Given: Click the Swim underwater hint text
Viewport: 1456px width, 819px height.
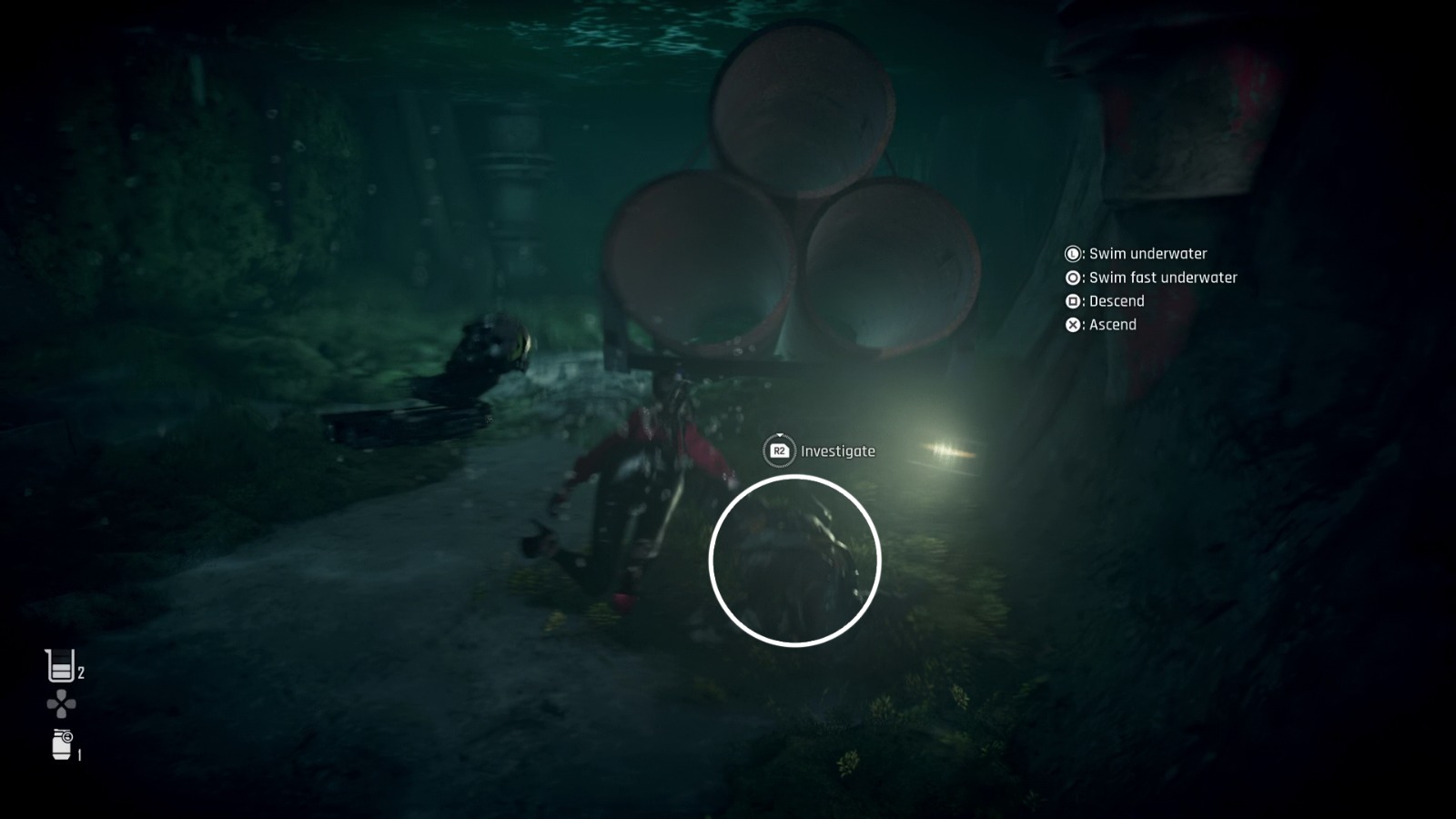Looking at the screenshot, I should click(1148, 254).
